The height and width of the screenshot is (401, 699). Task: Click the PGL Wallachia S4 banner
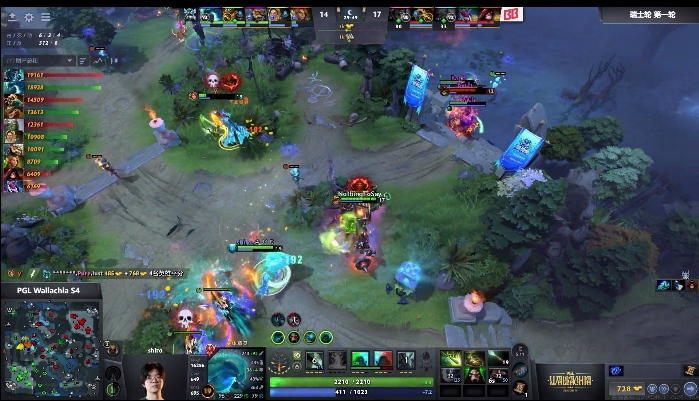point(50,291)
